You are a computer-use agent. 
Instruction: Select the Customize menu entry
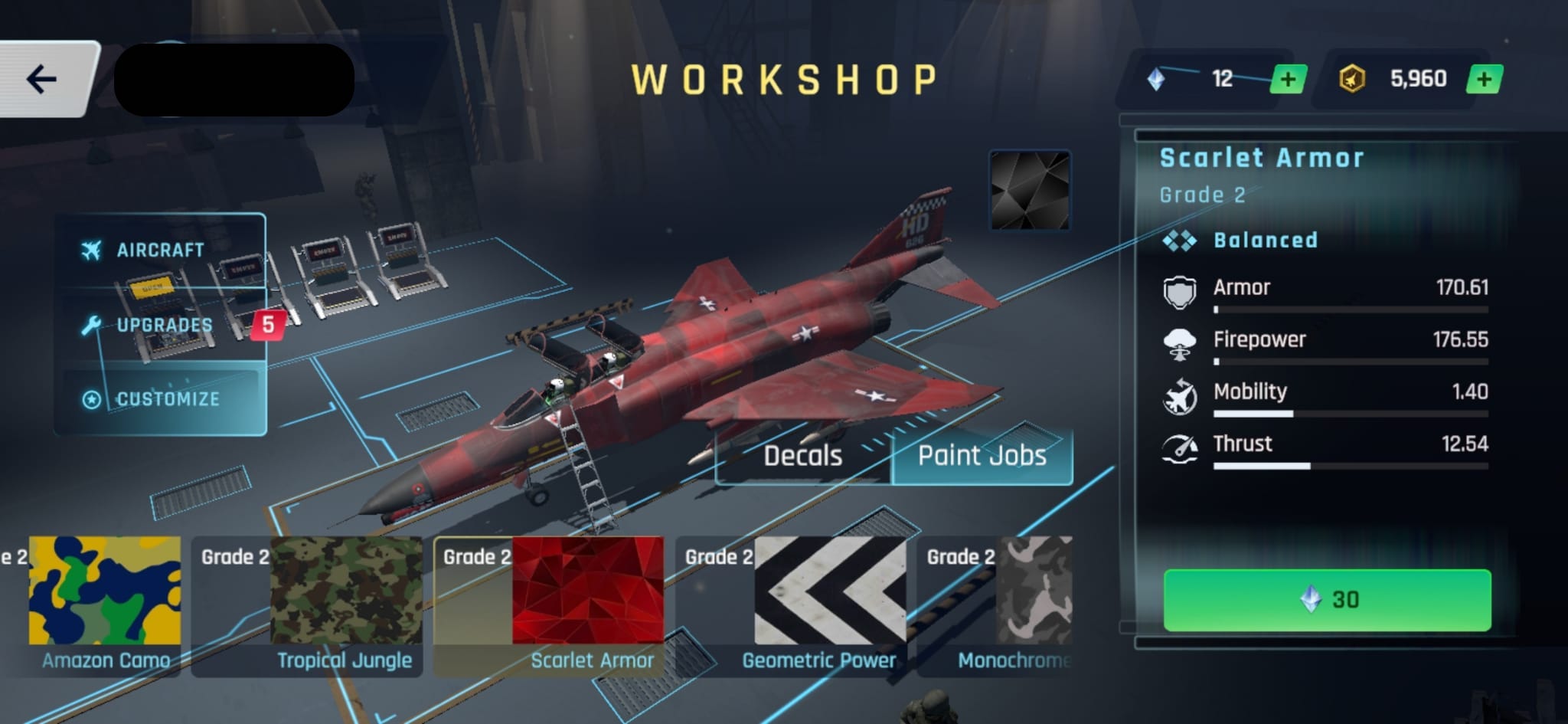click(167, 399)
